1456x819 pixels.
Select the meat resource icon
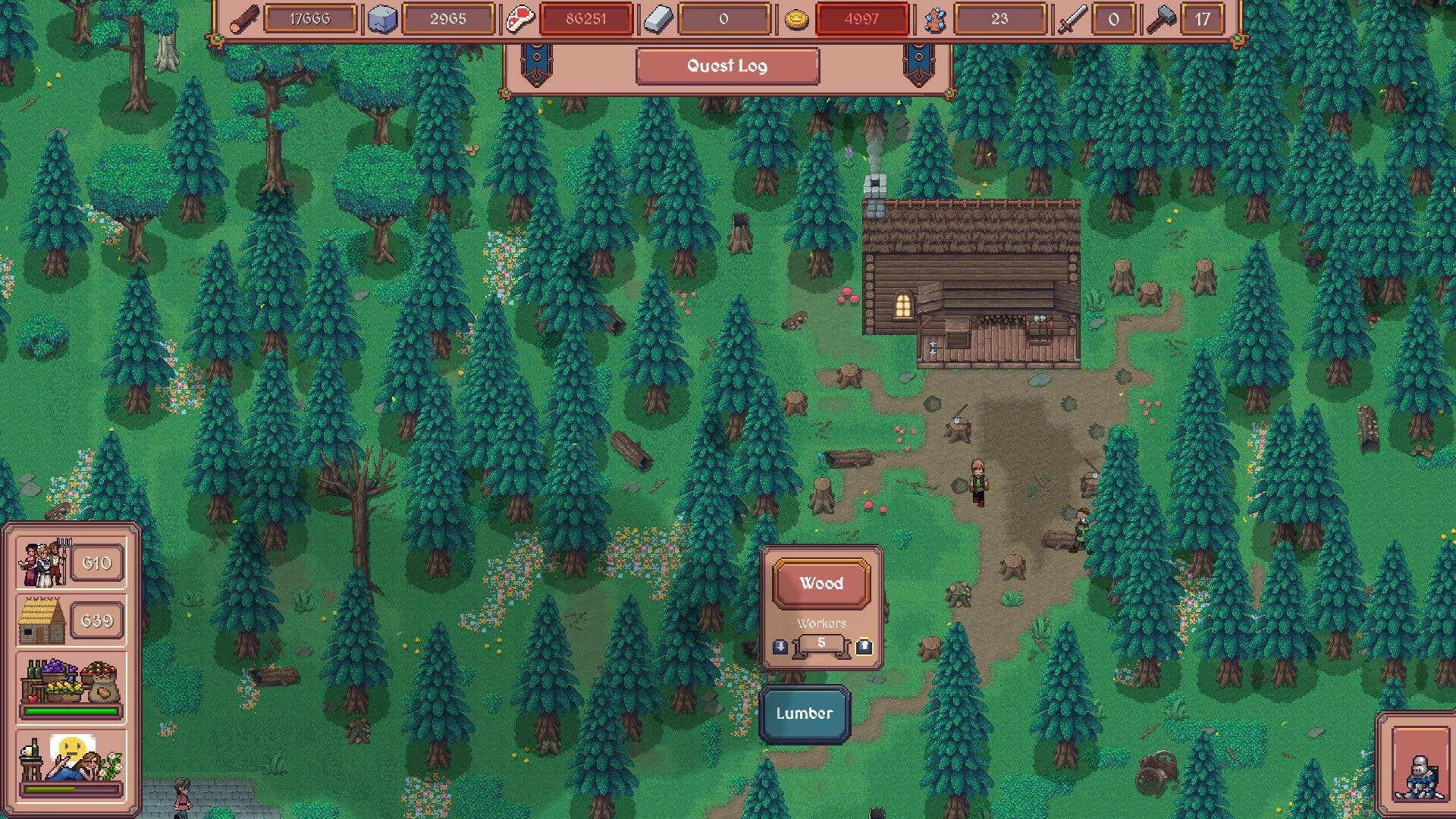coord(519,19)
